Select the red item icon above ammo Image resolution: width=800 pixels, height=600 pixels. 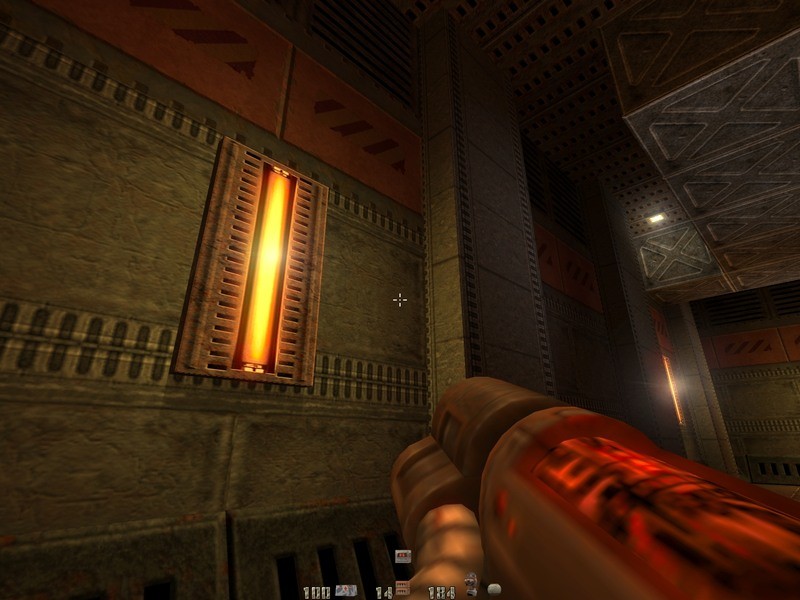click(403, 556)
